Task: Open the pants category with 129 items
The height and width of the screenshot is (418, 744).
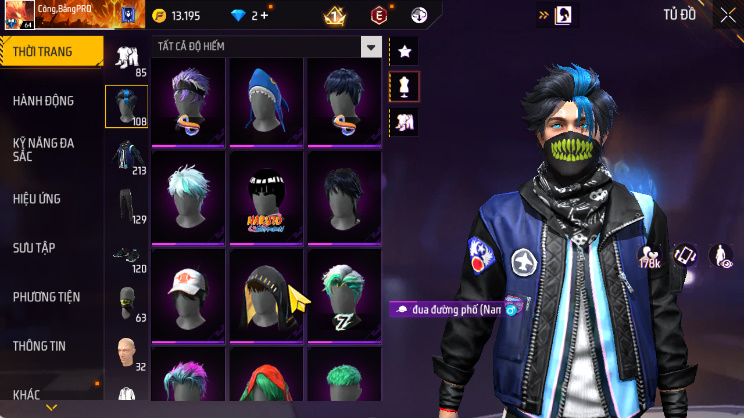Action: [126, 203]
